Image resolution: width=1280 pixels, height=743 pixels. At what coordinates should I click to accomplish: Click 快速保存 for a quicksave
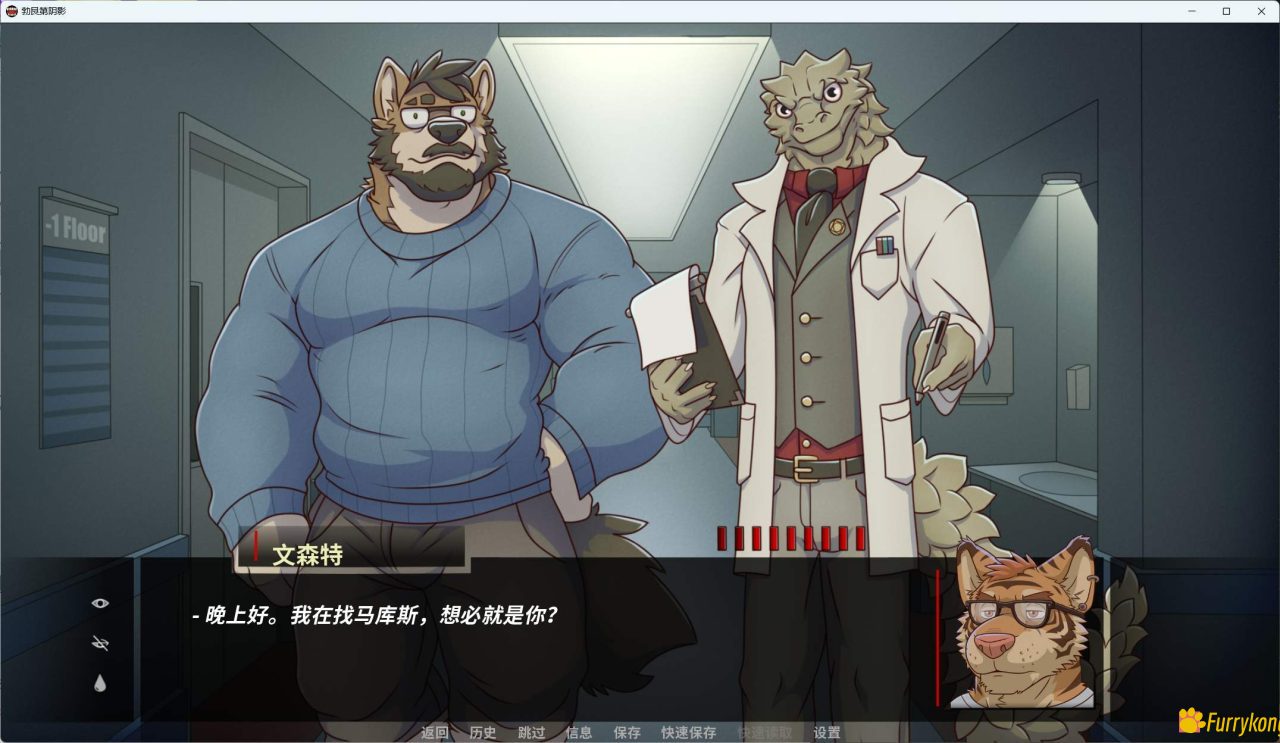[688, 732]
